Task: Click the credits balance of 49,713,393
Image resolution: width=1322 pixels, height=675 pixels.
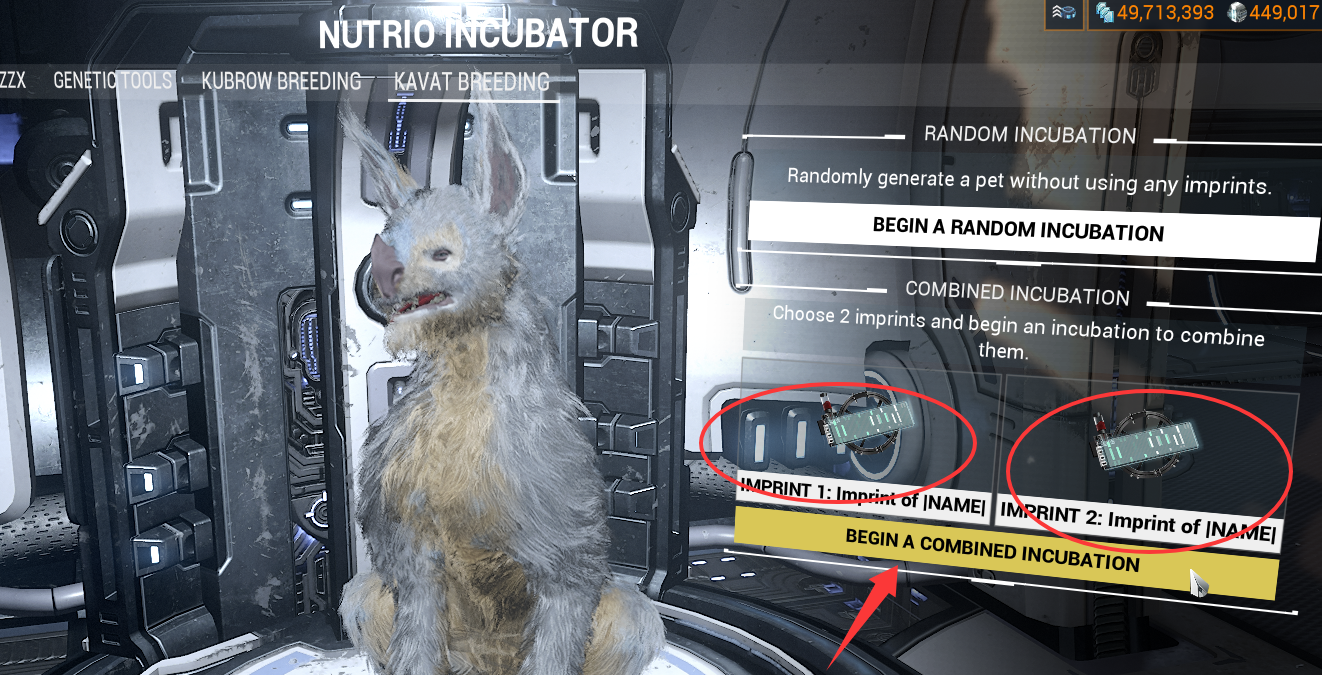Action: coord(1155,13)
